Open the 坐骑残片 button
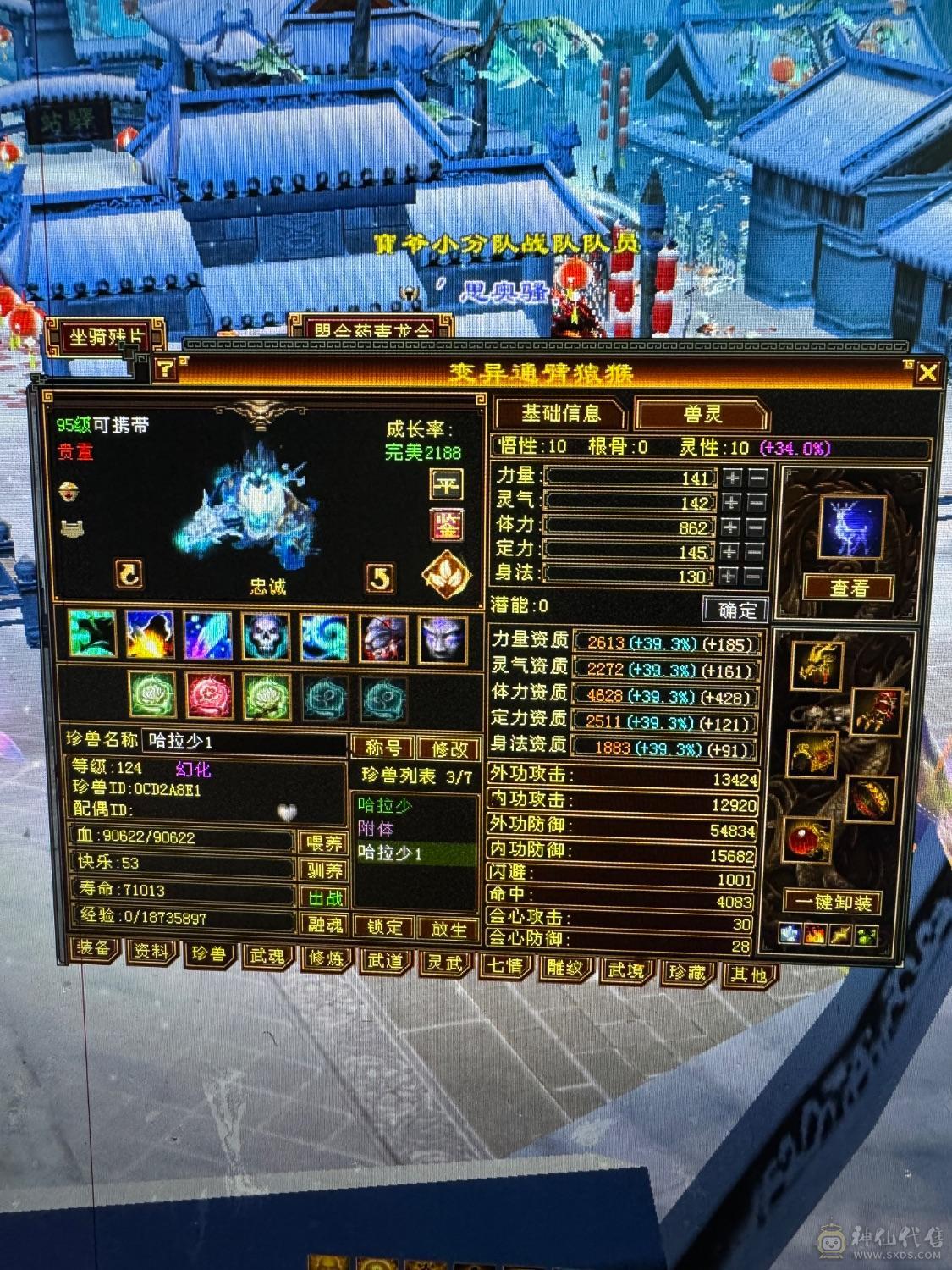 pyautogui.click(x=107, y=338)
